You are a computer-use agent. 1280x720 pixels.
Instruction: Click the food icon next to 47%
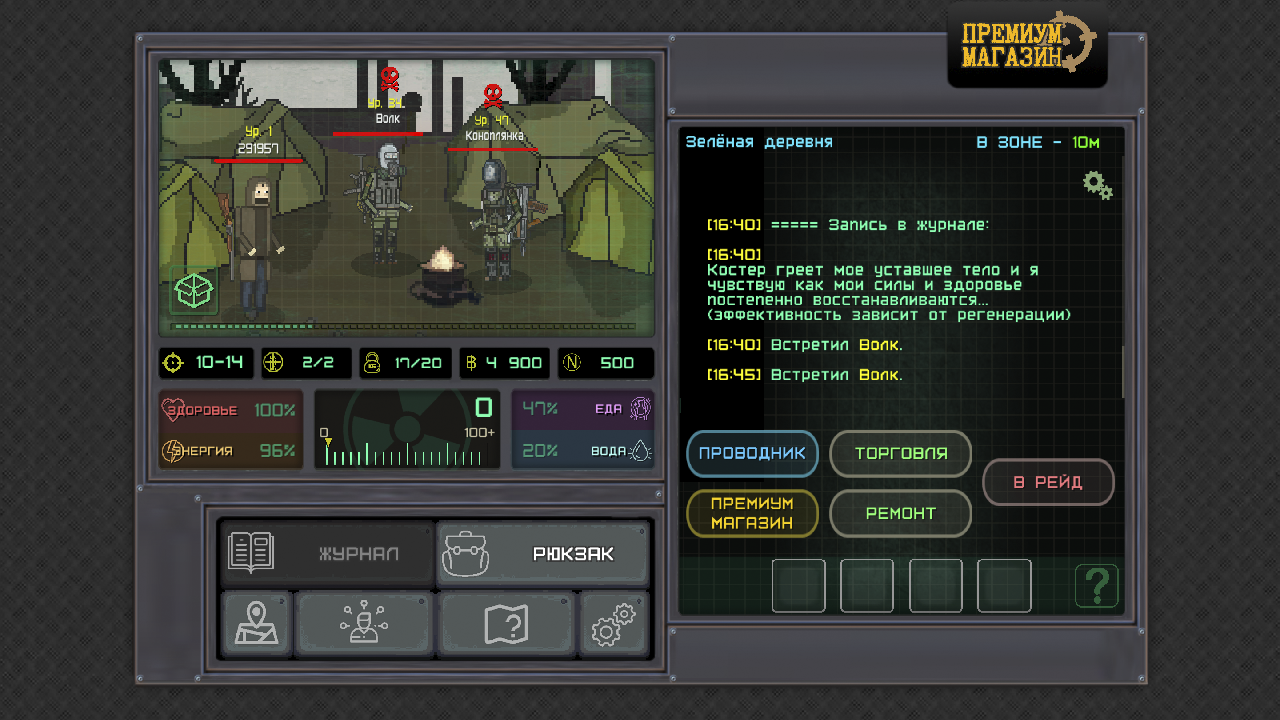[640, 409]
